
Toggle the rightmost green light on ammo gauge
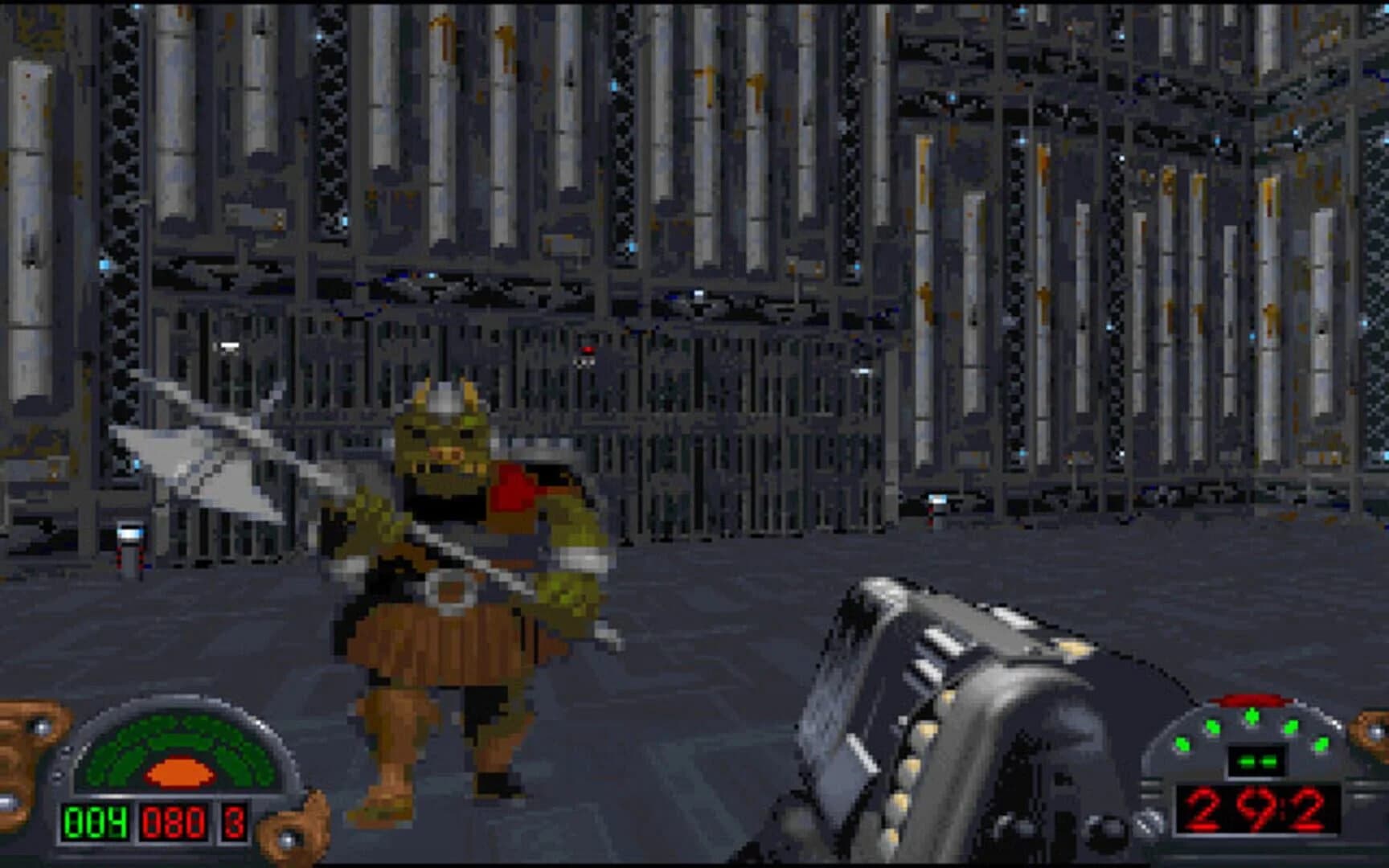click(x=1321, y=743)
